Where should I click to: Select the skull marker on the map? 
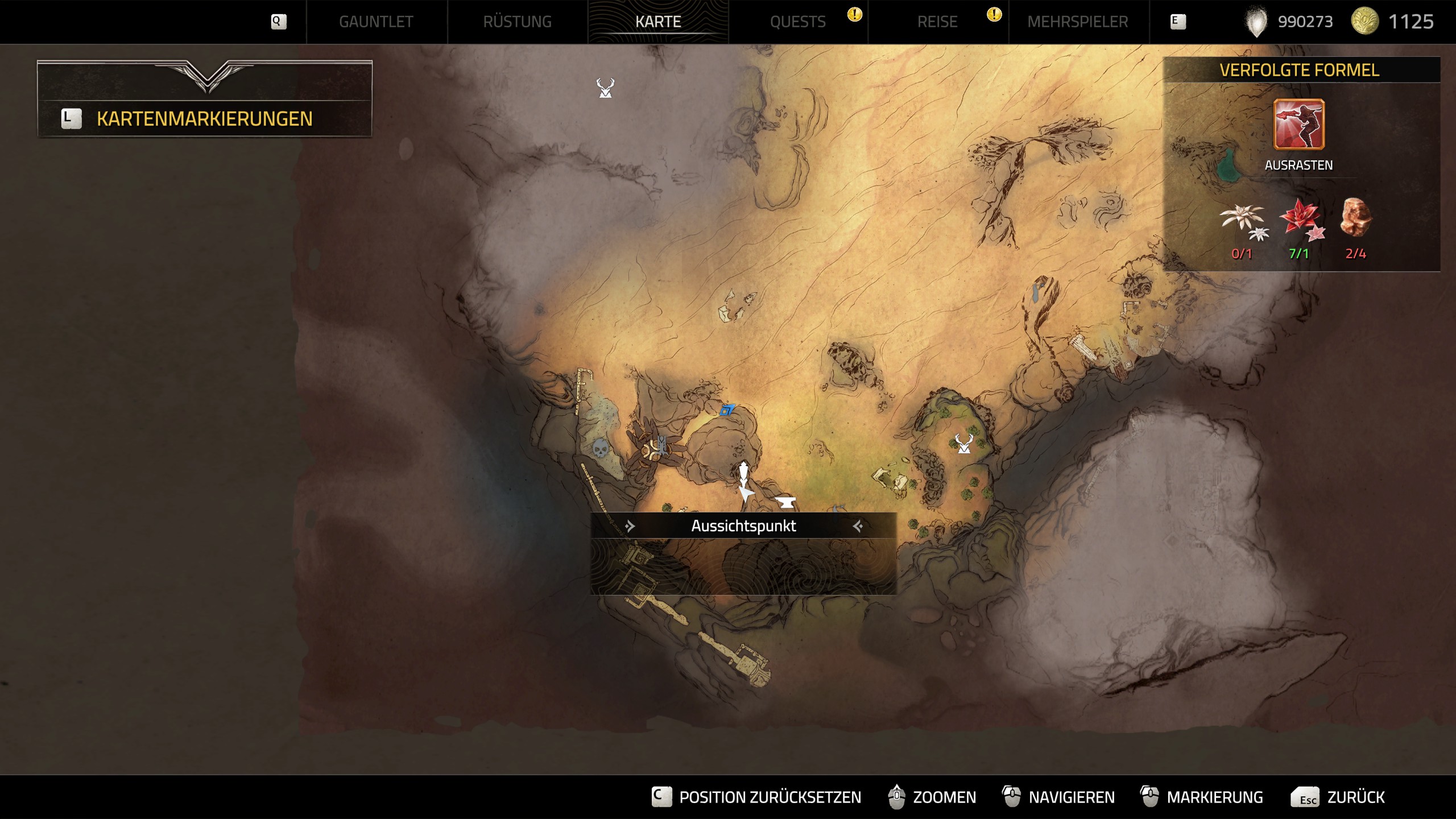click(x=600, y=449)
